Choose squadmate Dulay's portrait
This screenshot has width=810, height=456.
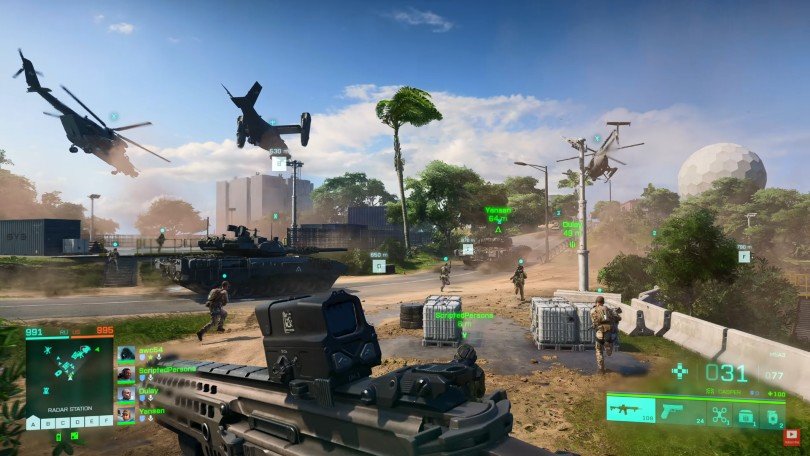(126, 394)
